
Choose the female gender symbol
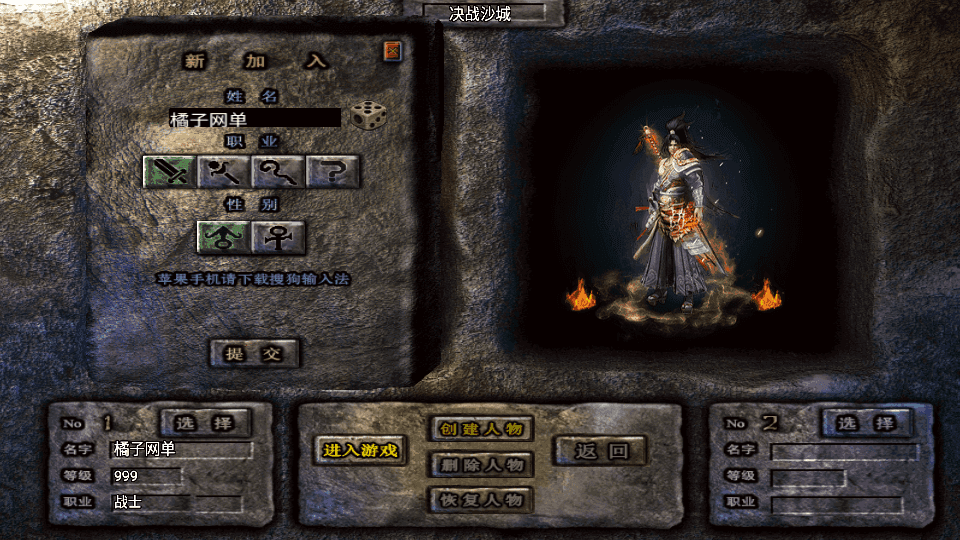point(279,237)
